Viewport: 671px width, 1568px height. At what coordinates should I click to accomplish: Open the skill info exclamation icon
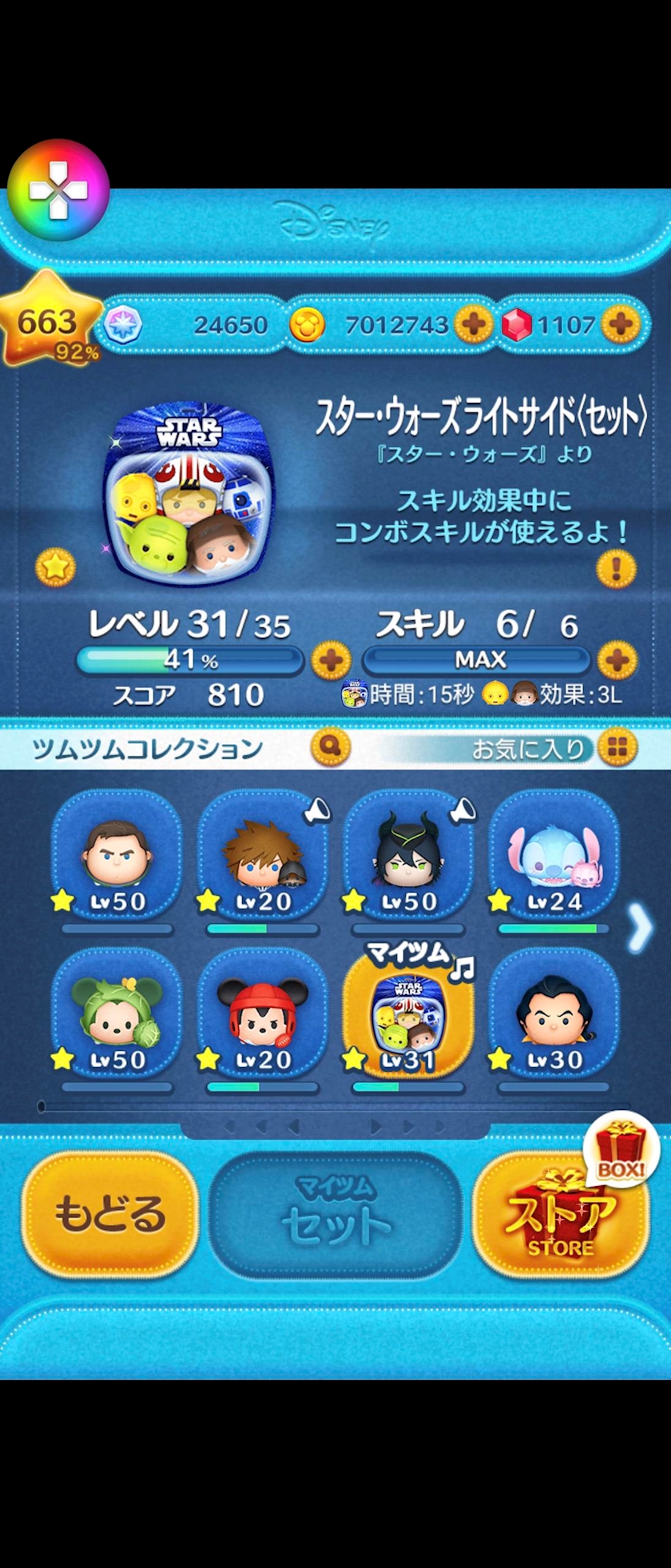(x=616, y=569)
